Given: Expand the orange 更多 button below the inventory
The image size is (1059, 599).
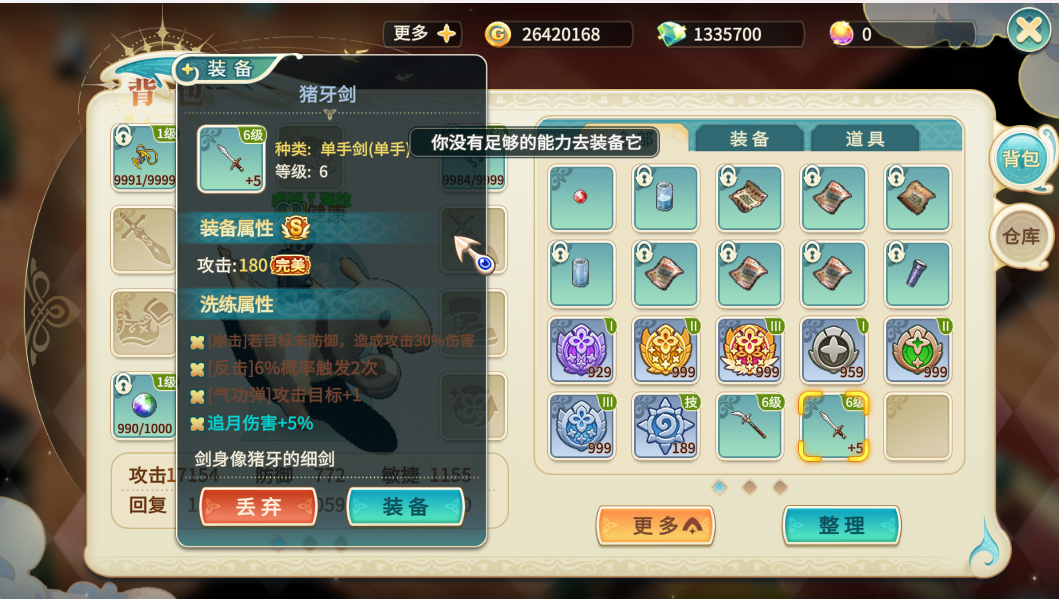Looking at the screenshot, I should [655, 526].
